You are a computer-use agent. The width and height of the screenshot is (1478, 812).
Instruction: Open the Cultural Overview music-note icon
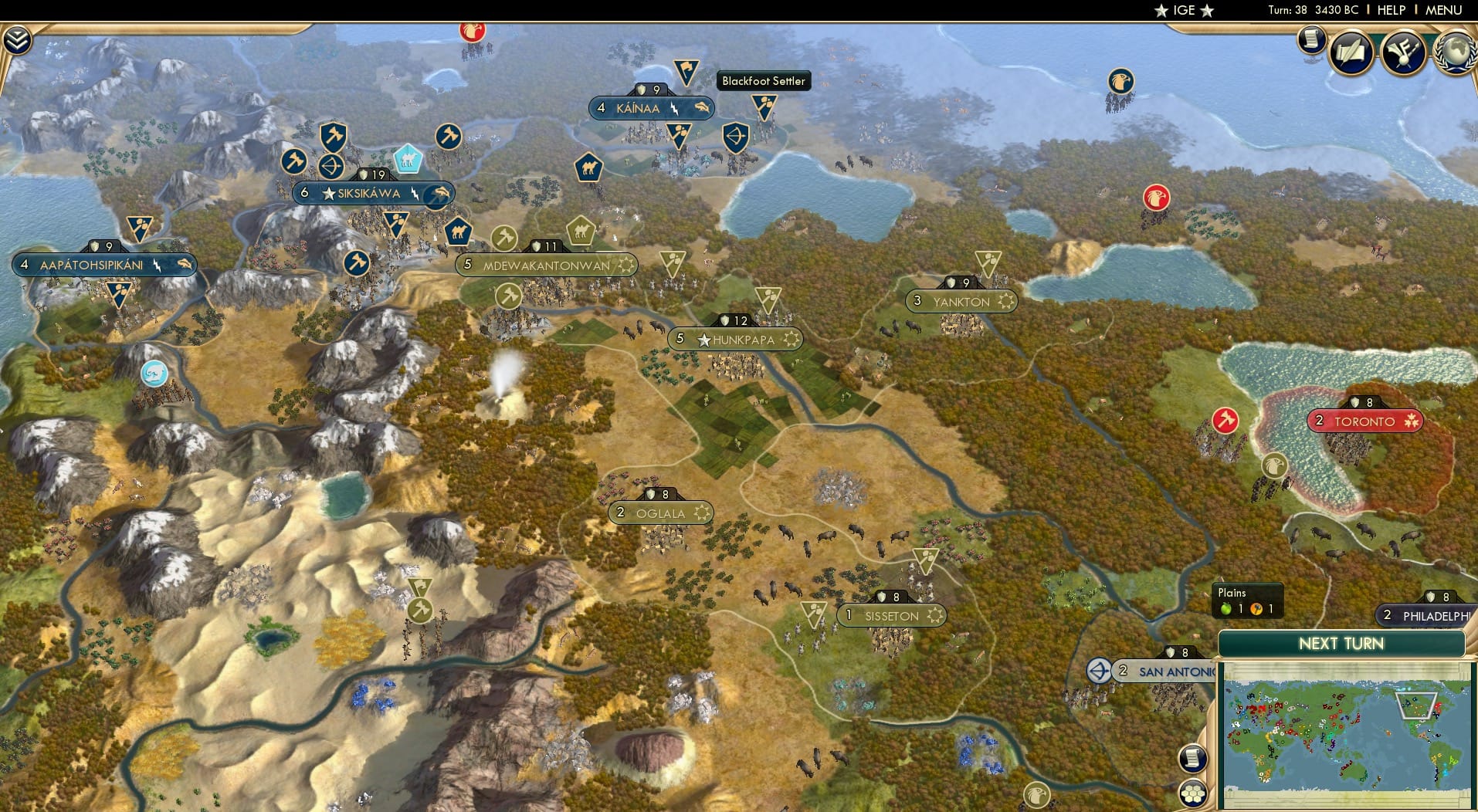[x=1405, y=52]
